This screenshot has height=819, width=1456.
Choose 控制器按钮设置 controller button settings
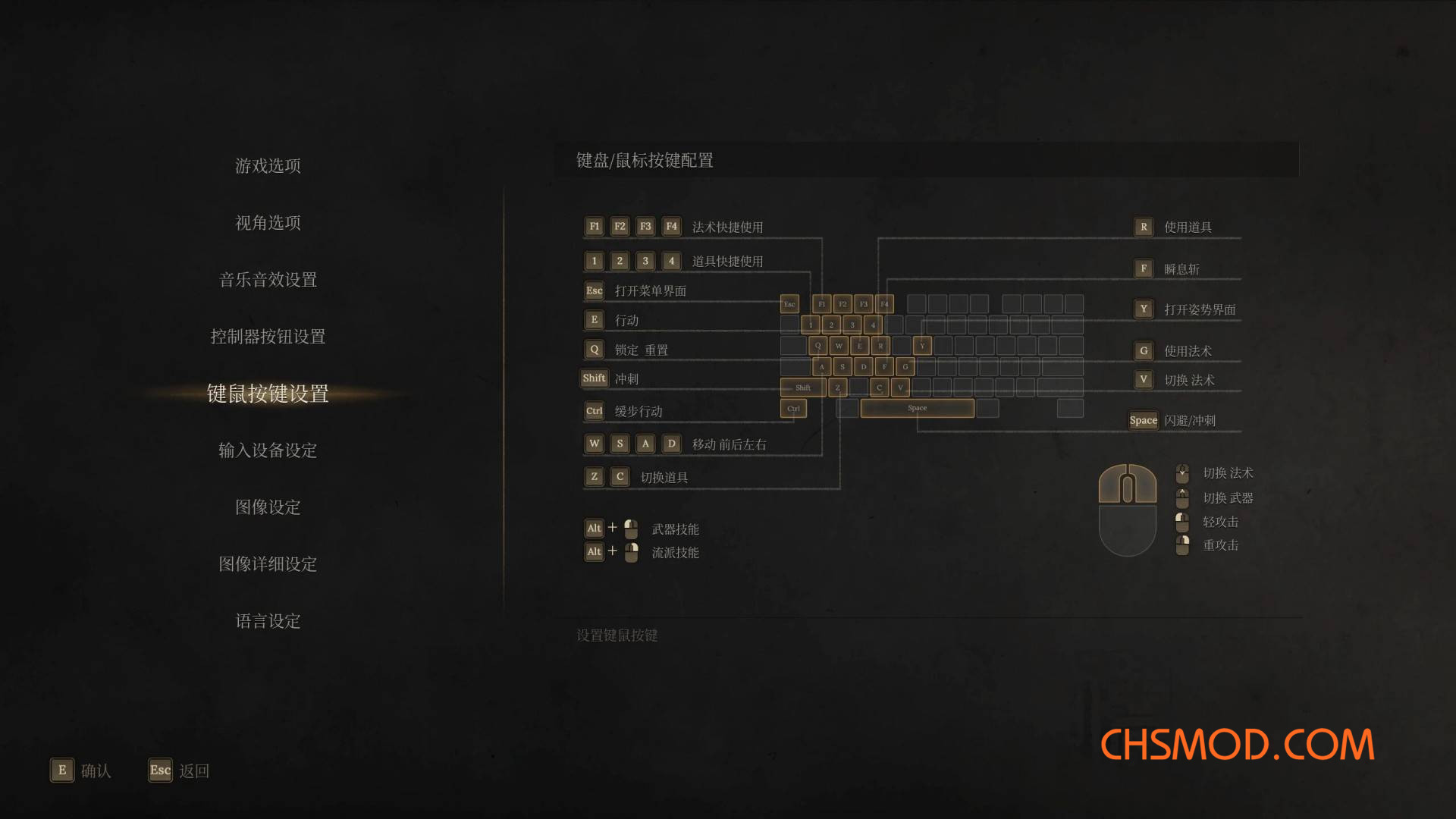point(268,336)
